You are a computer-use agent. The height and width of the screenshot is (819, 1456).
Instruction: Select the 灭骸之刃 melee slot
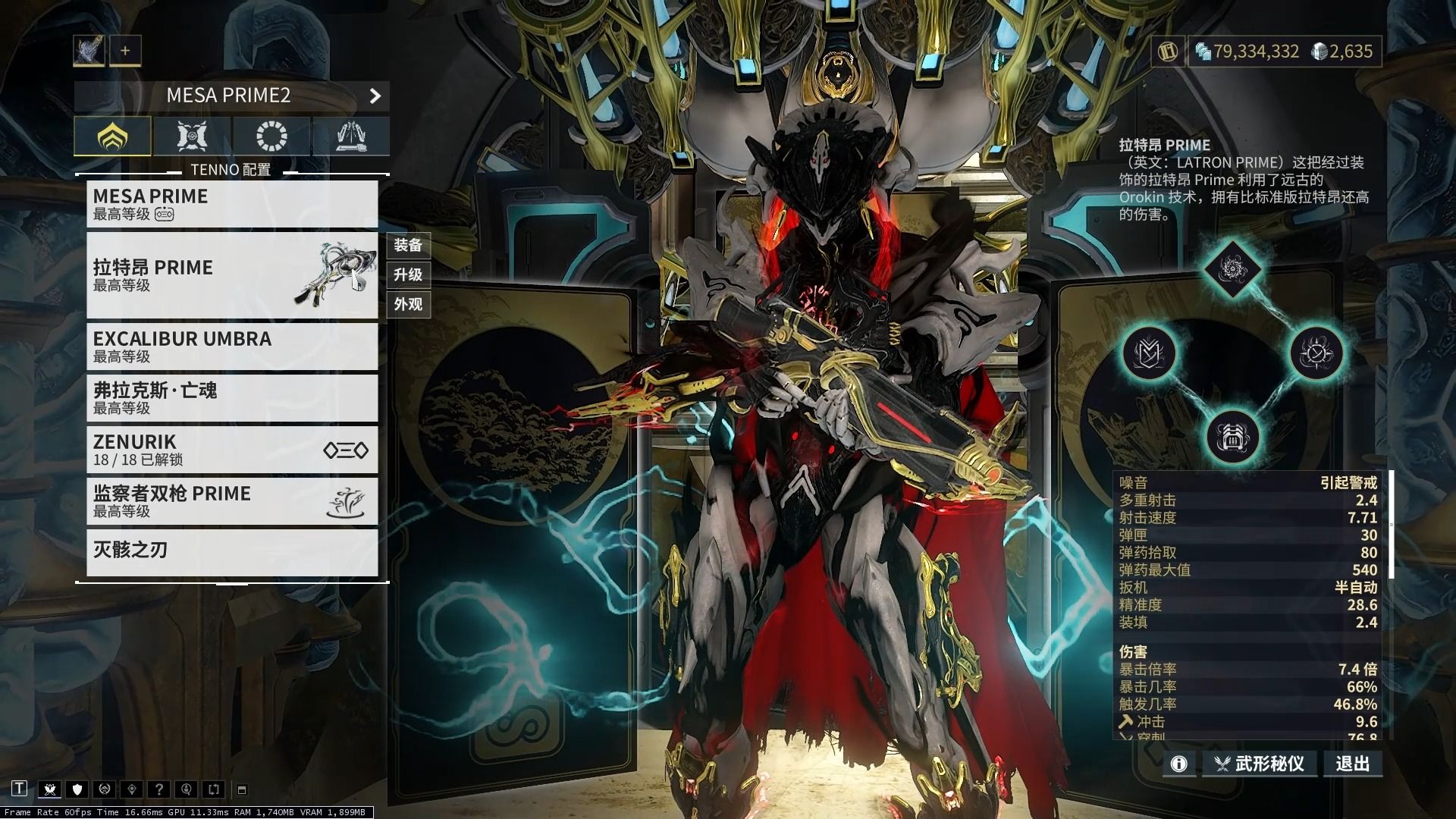tap(231, 551)
